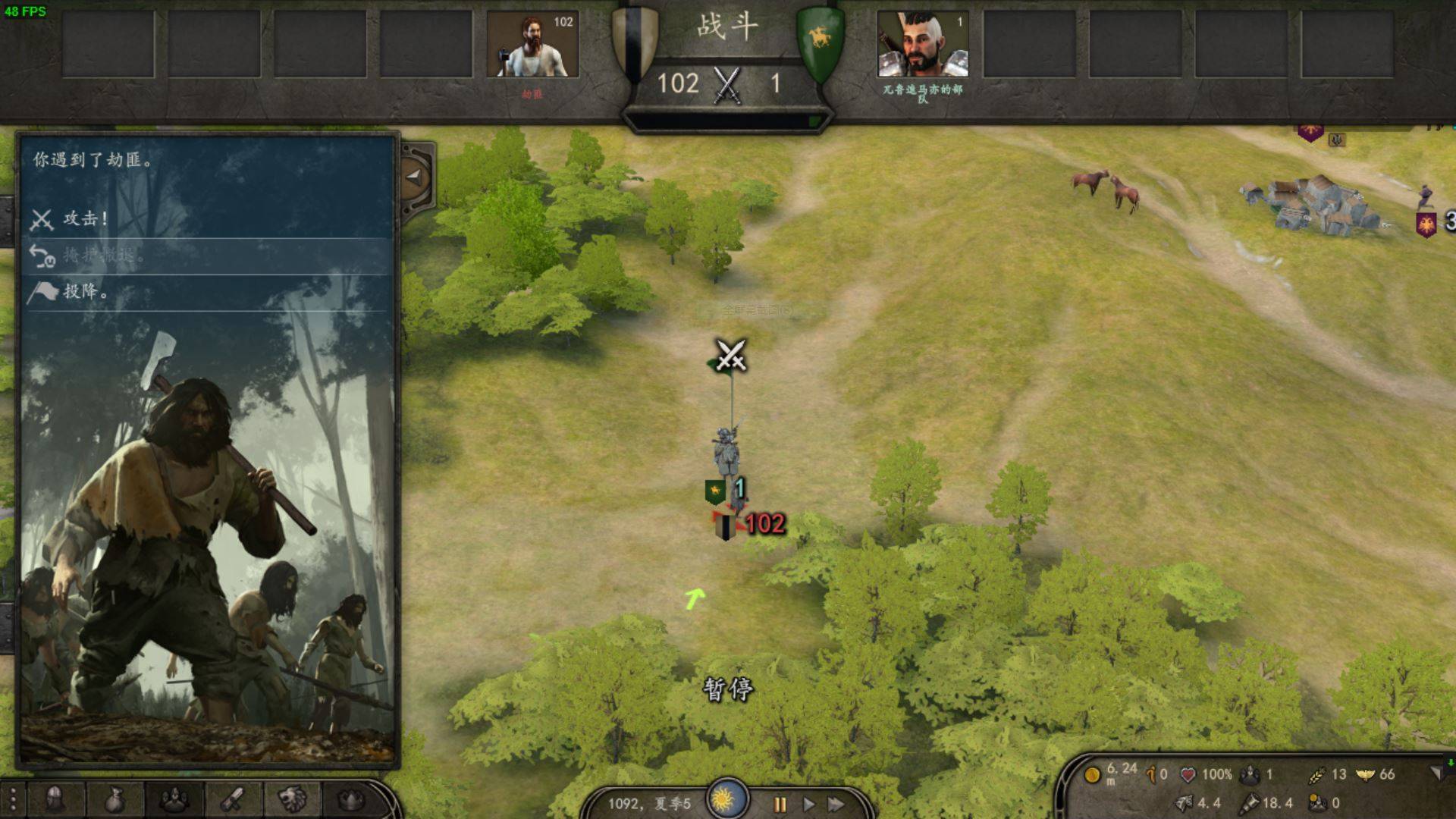Click the black and tan shield banner

635,42
